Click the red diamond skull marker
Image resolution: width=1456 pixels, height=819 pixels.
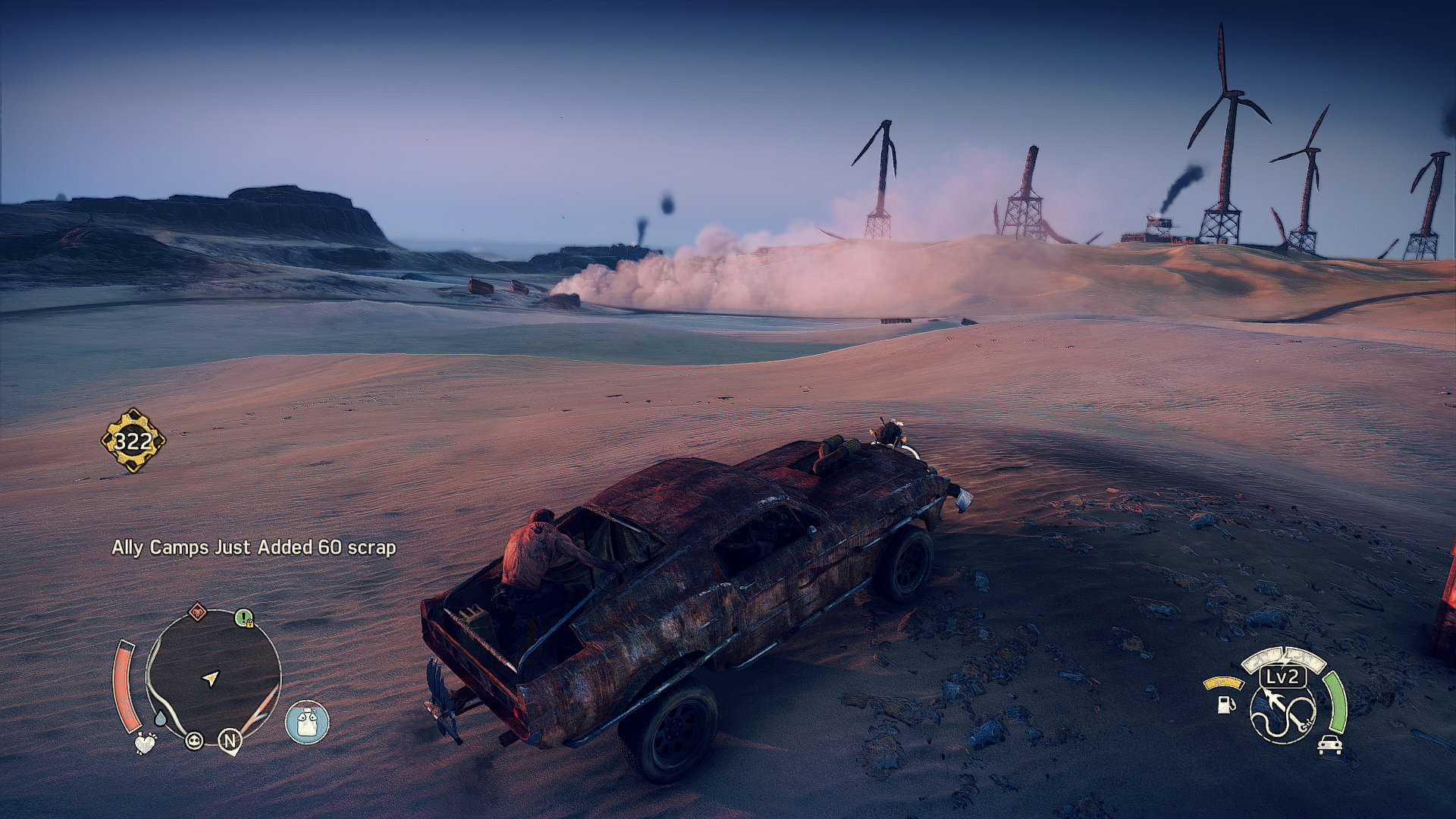coord(197,611)
